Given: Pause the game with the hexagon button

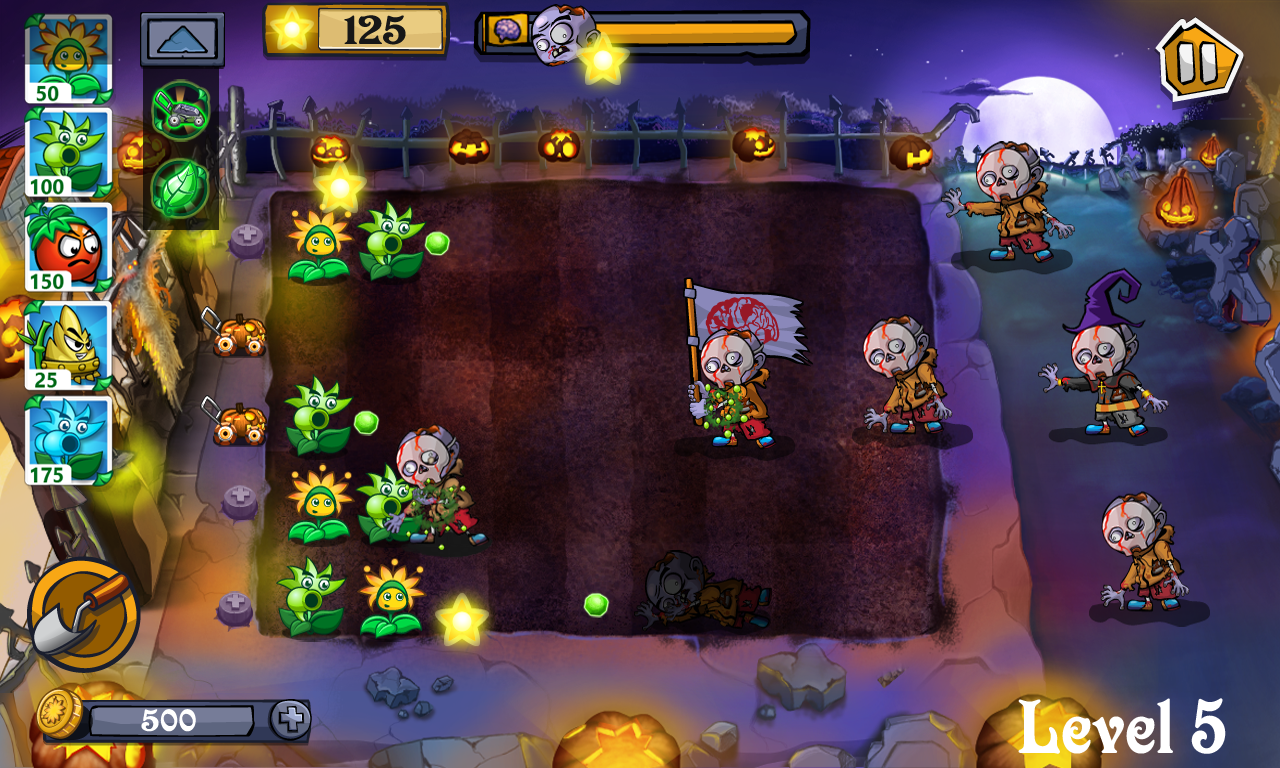Looking at the screenshot, I should point(1198,60).
